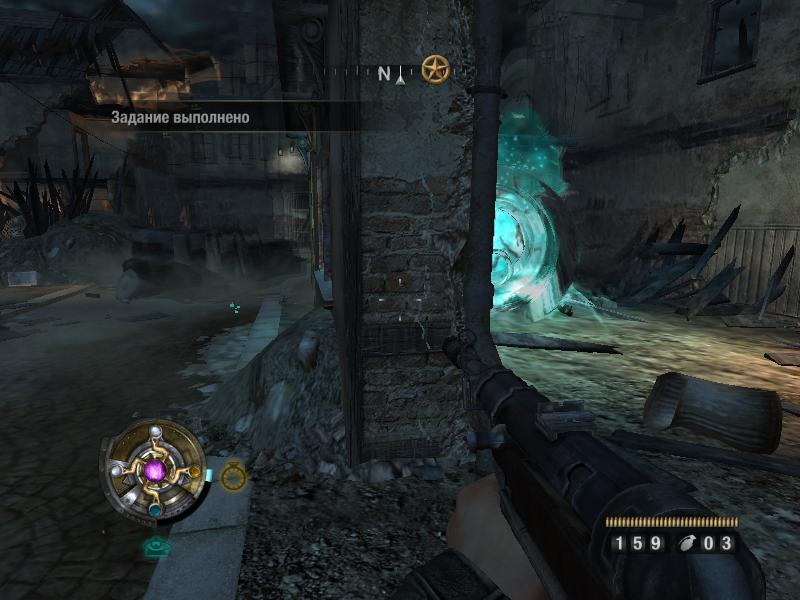This screenshot has height=600, width=800.
Task: Click the Thule medallion with the purple crystal
Action: coord(153,470)
